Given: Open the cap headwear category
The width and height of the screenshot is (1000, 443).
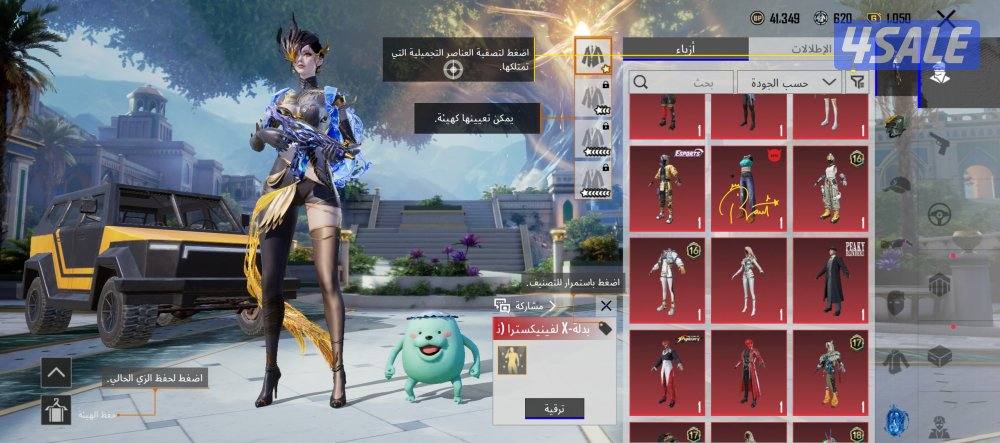Looking at the screenshot, I should pos(897,185).
